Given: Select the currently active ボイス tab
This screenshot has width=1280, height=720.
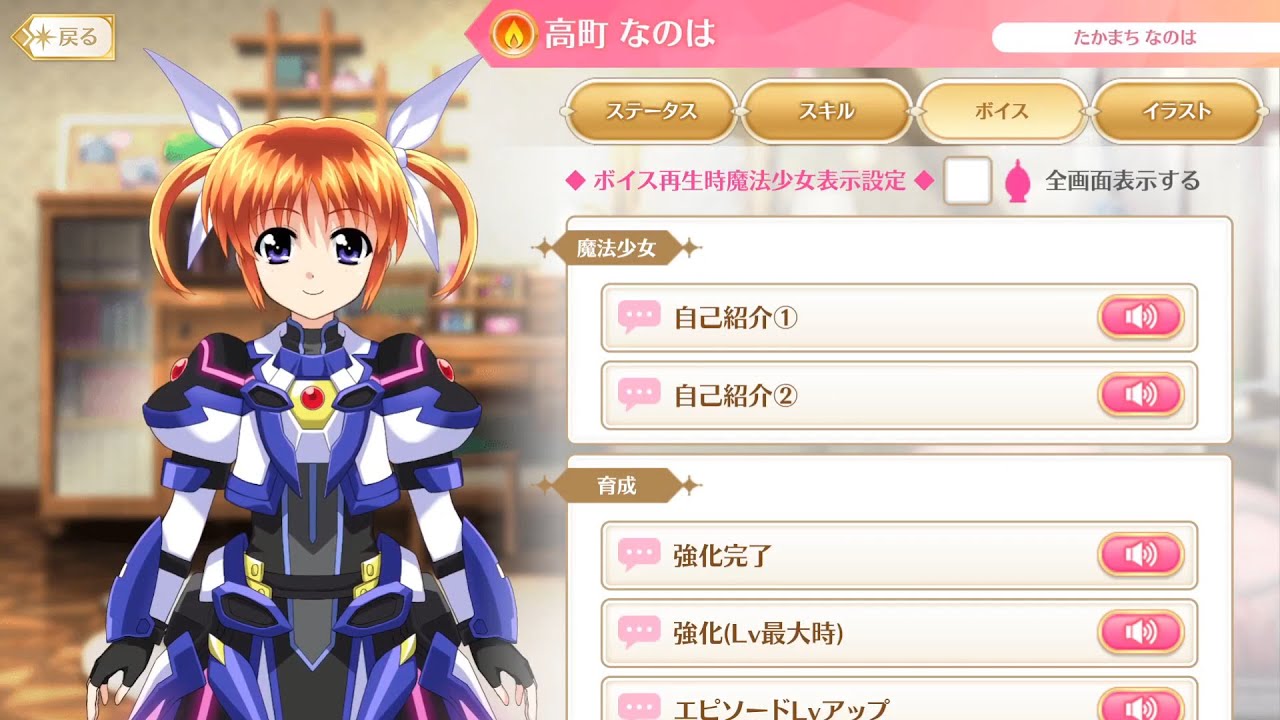Looking at the screenshot, I should [x=1003, y=113].
